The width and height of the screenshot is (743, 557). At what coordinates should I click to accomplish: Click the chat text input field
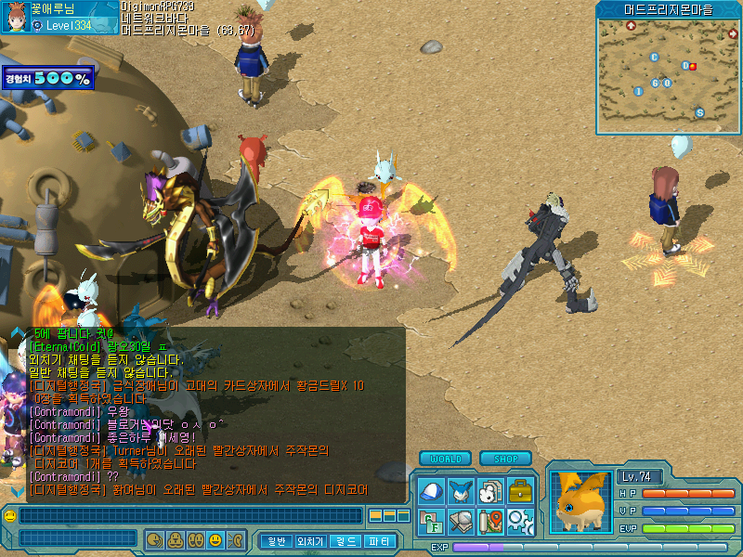pyautogui.click(x=190, y=516)
